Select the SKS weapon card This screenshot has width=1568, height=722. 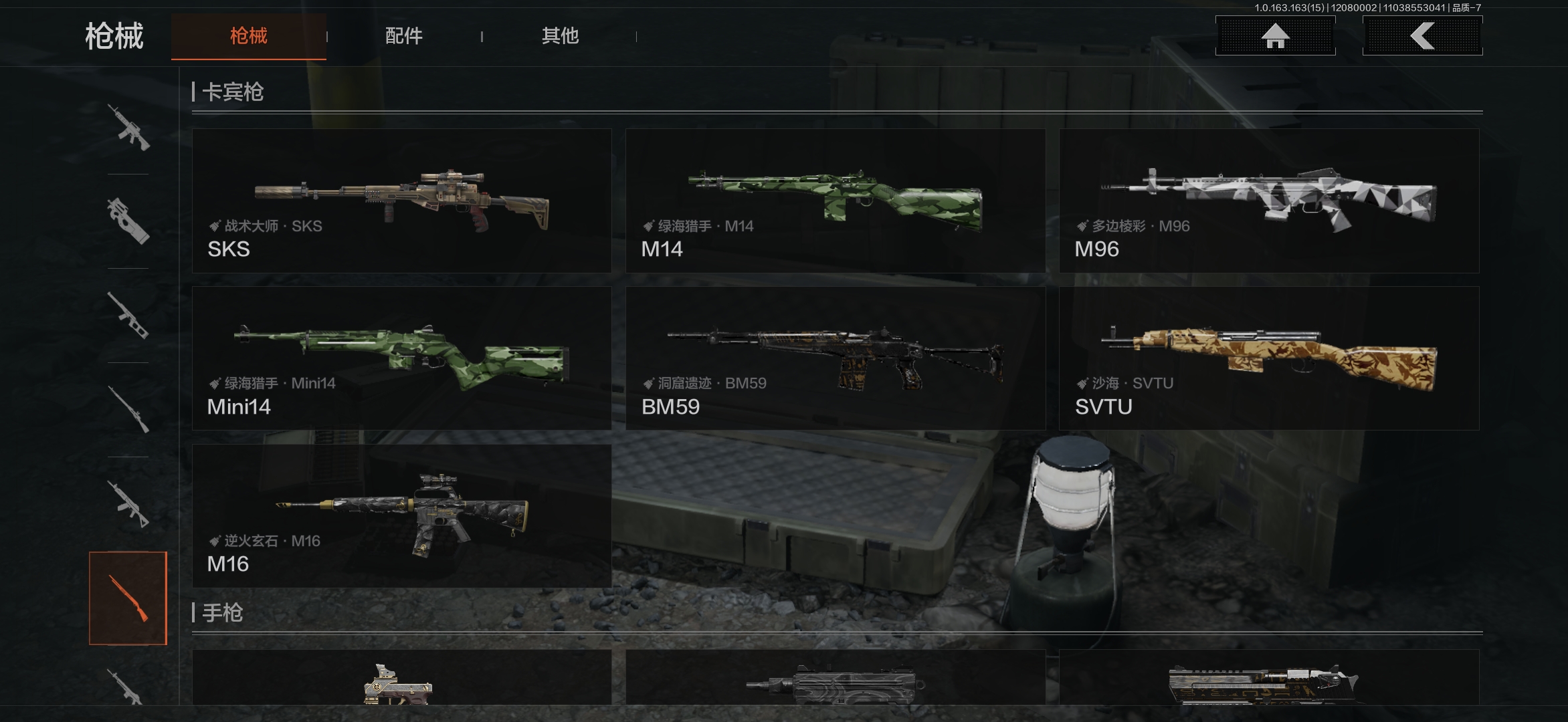401,201
